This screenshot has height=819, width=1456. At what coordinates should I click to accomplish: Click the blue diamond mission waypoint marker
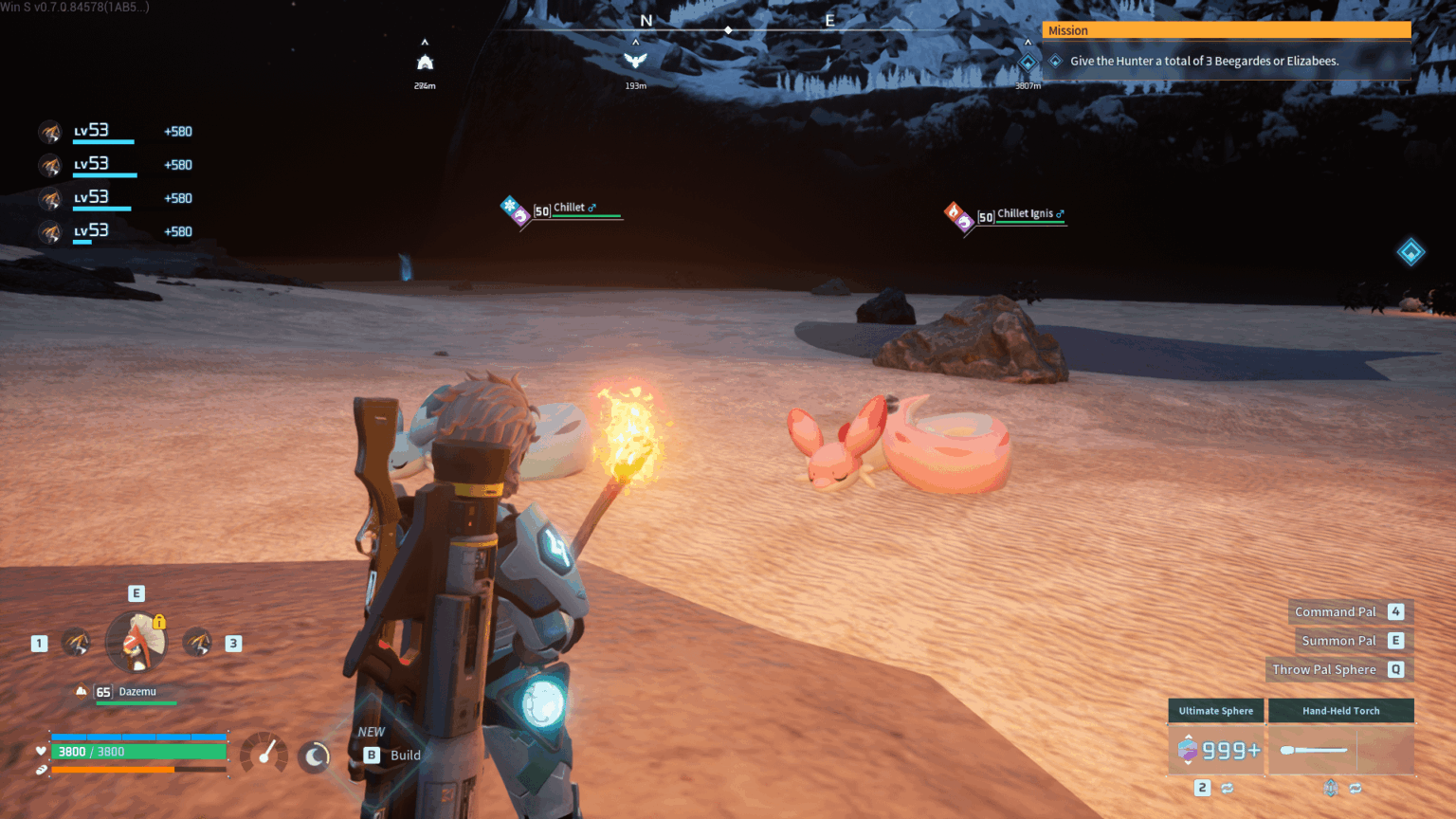(1410, 252)
